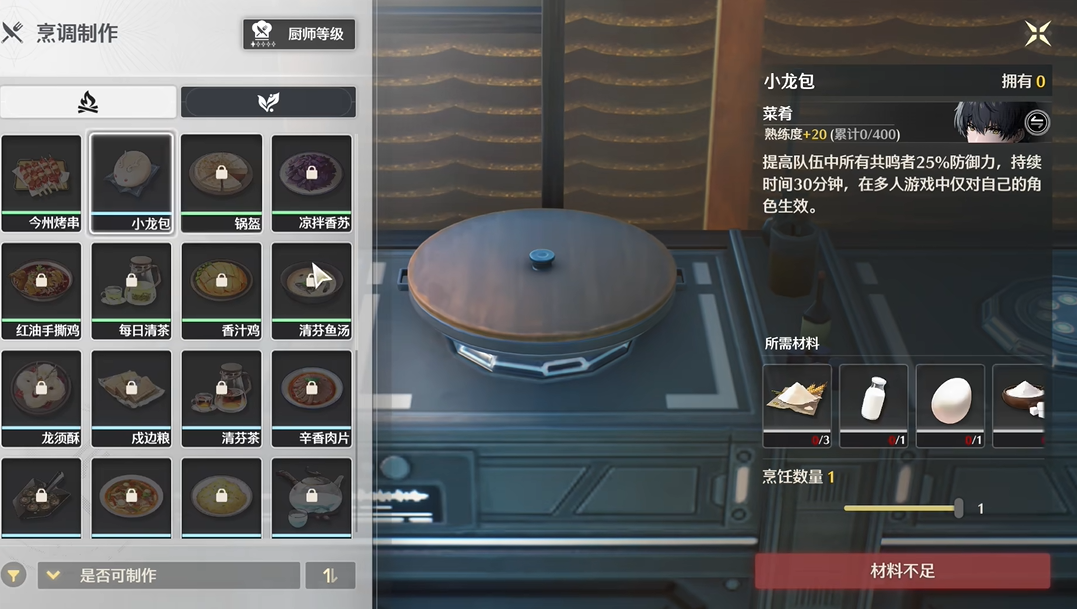Choose the 辛香肉片 recipe
1077x609 pixels.
click(x=311, y=397)
